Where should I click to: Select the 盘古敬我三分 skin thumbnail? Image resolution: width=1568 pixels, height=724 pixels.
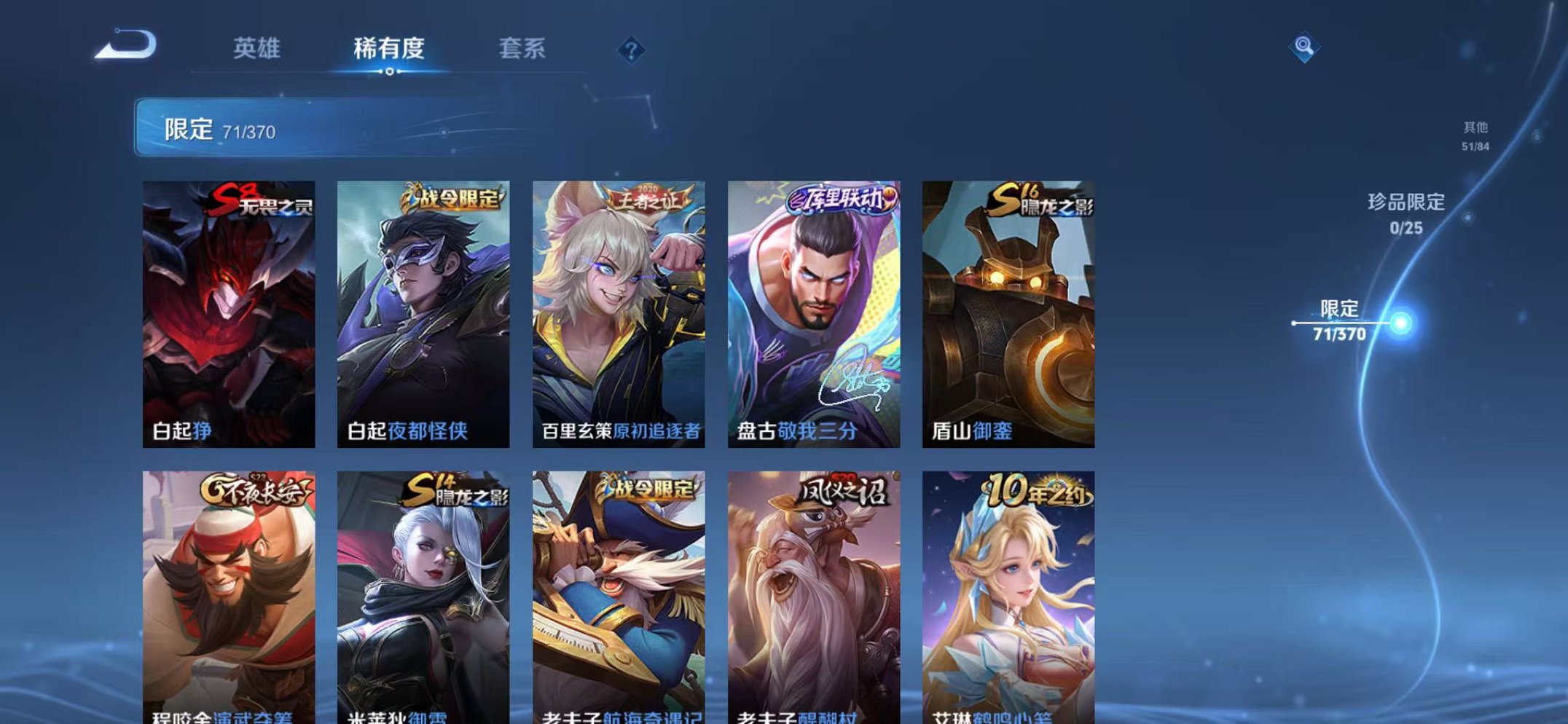[x=812, y=313]
